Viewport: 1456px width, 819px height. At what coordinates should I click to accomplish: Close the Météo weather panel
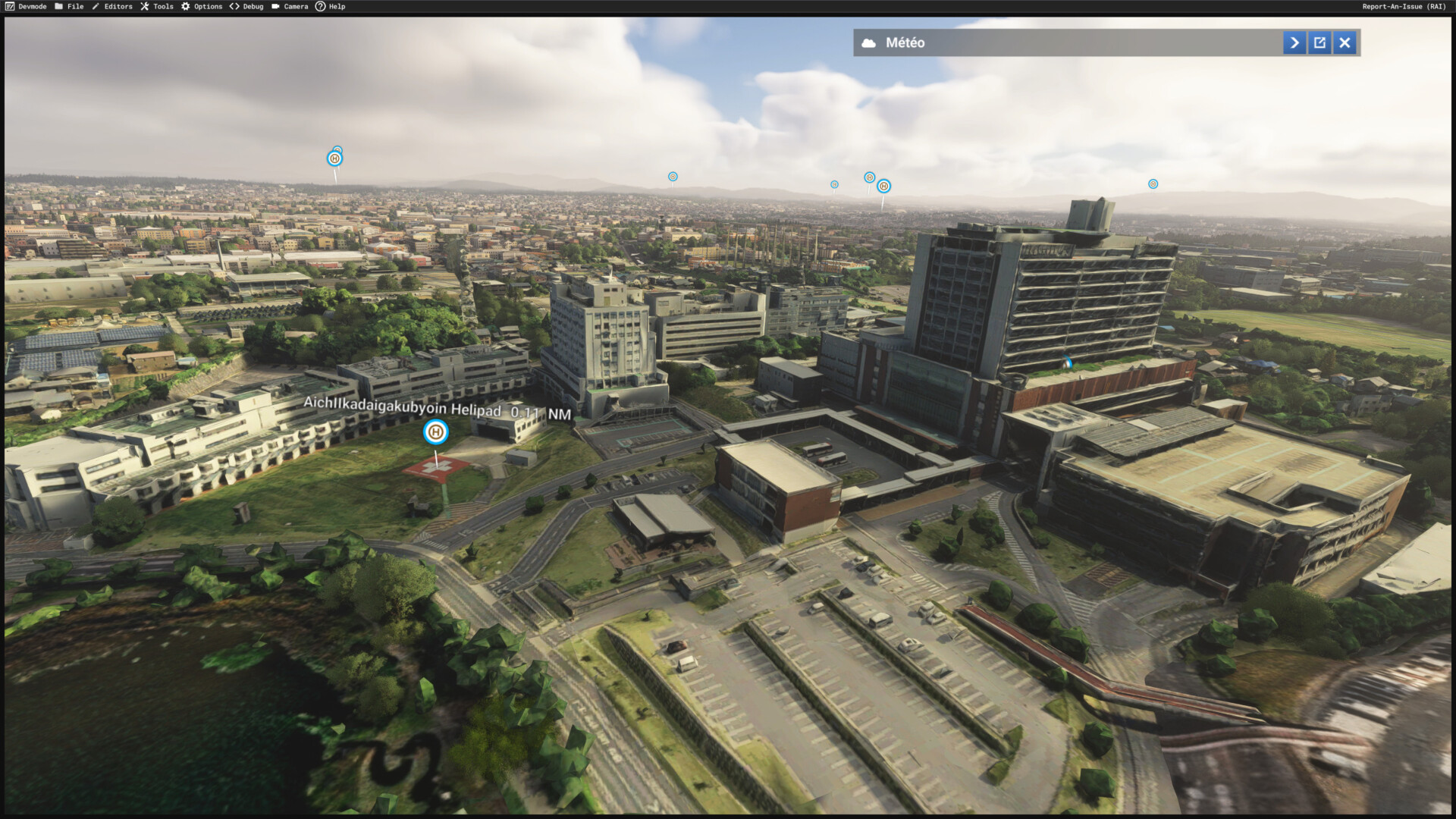click(1345, 43)
